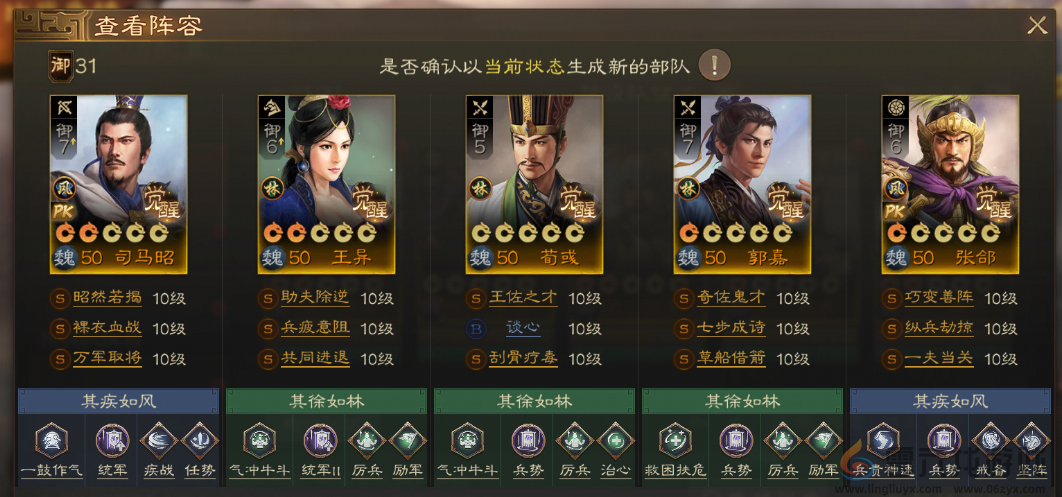Click the exclamation mark info icon

pyautogui.click(x=714, y=66)
